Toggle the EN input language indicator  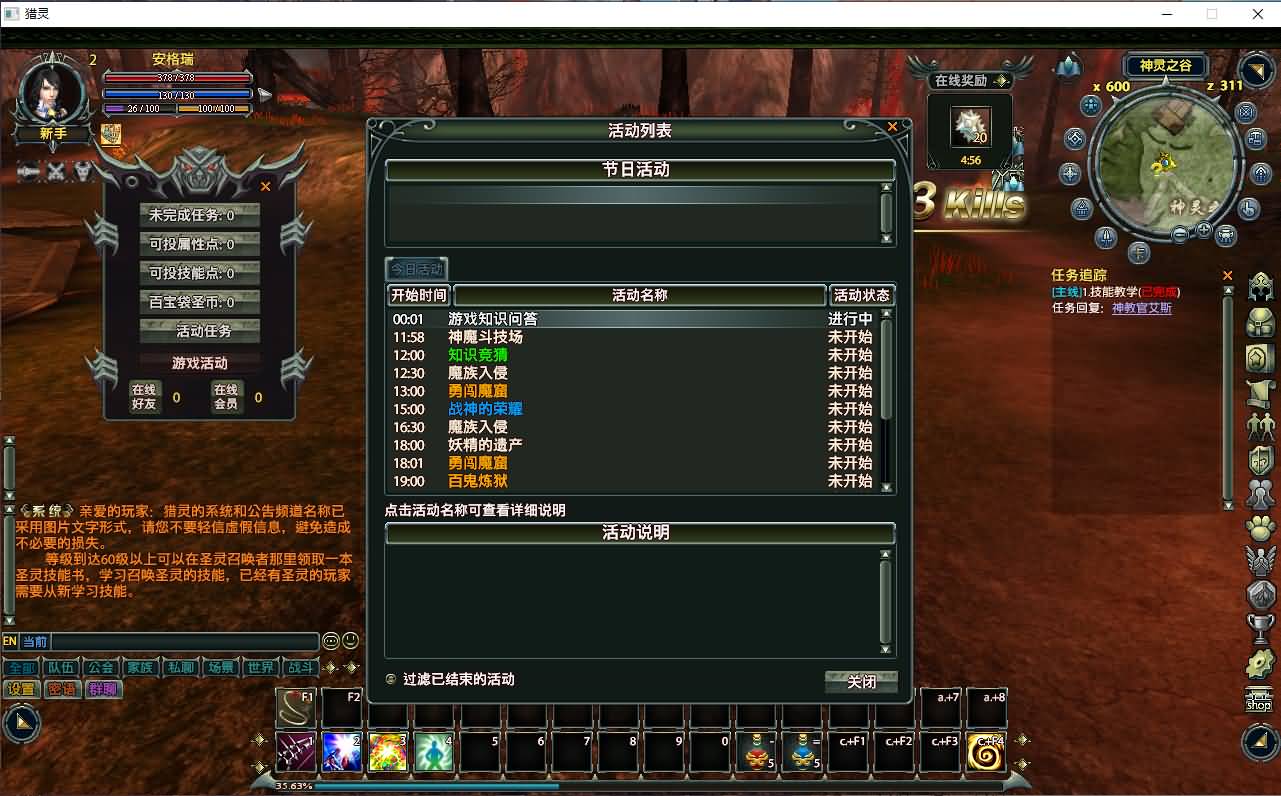11,641
